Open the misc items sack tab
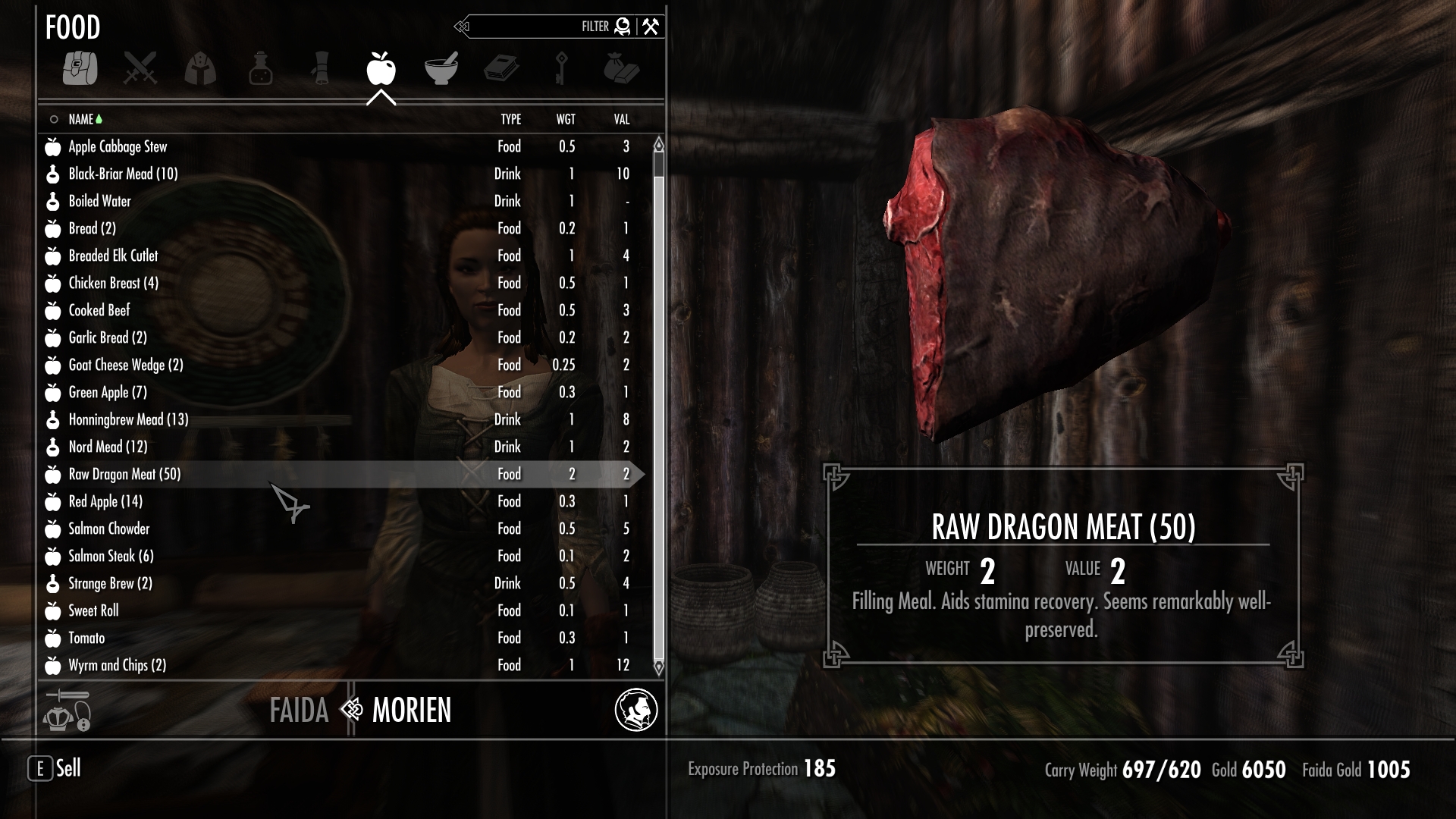This screenshot has width=1456, height=819. [621, 68]
